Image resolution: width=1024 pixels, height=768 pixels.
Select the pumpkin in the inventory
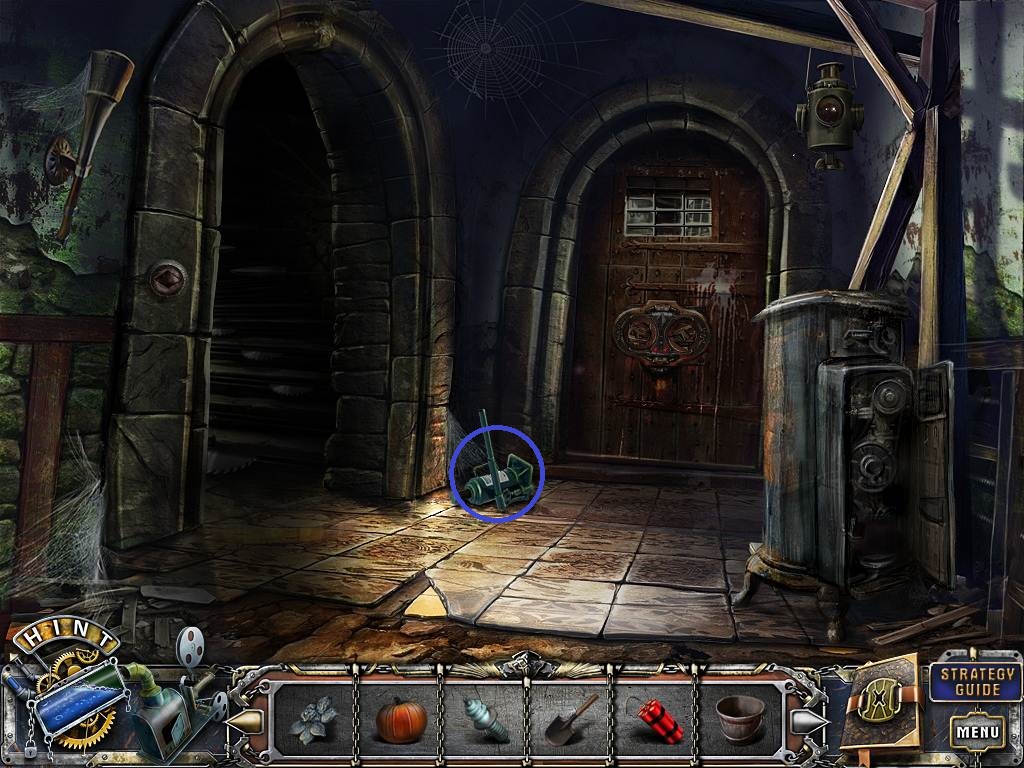[401, 719]
